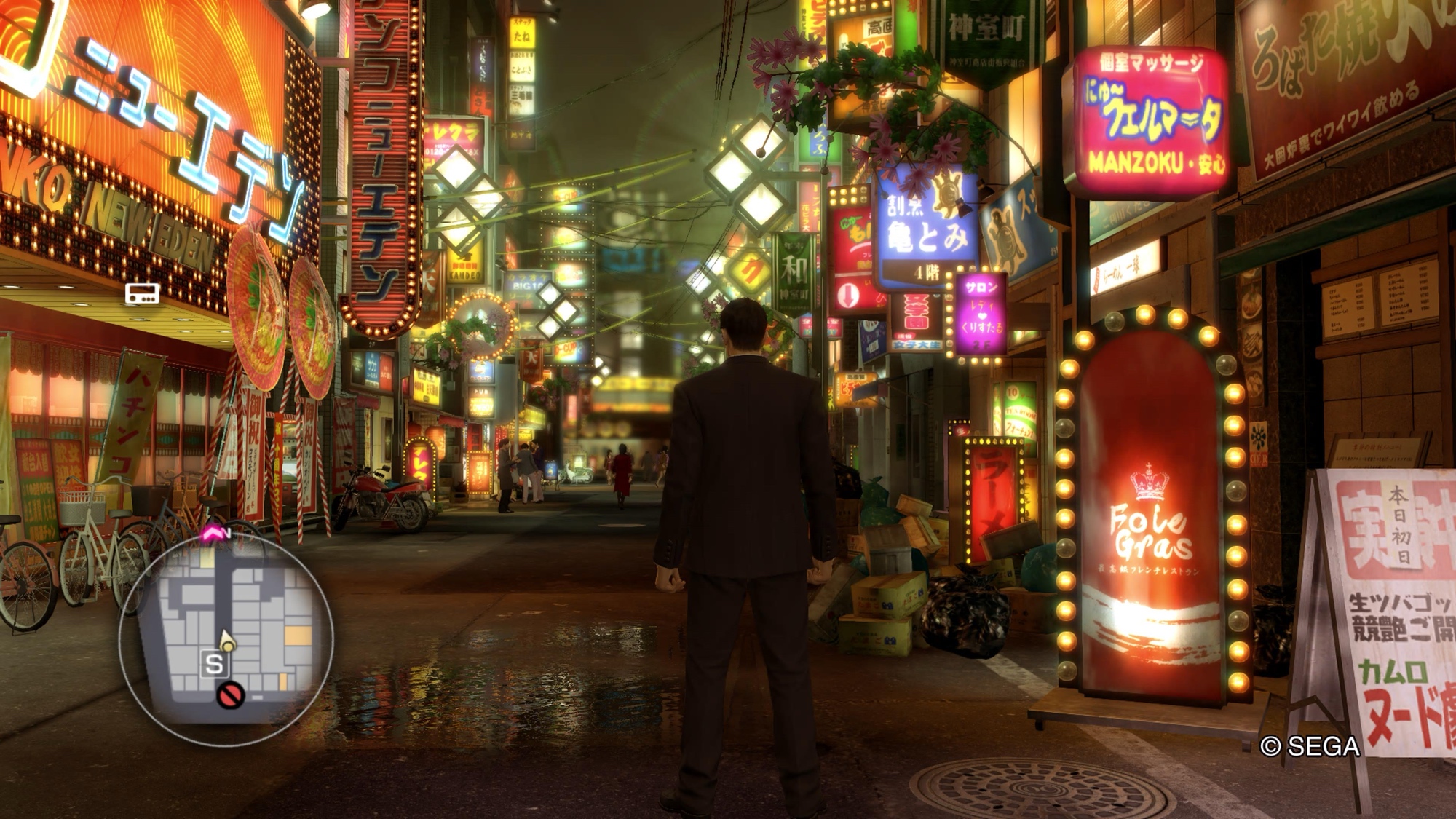Select the S marker on the minimap
The height and width of the screenshot is (819, 1456).
(214, 664)
